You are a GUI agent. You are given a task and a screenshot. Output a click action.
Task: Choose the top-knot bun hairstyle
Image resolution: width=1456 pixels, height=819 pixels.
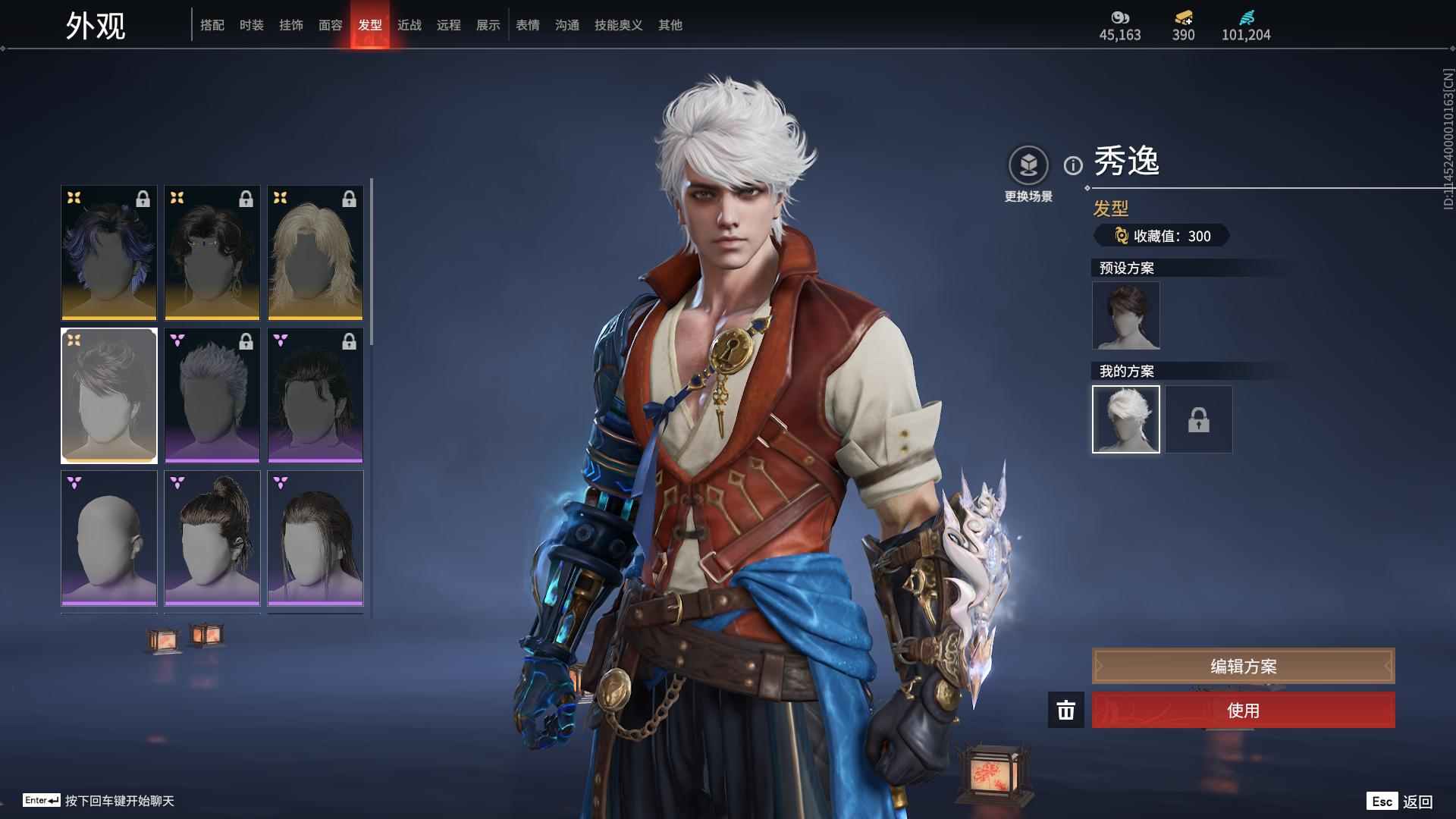pyautogui.click(x=212, y=538)
